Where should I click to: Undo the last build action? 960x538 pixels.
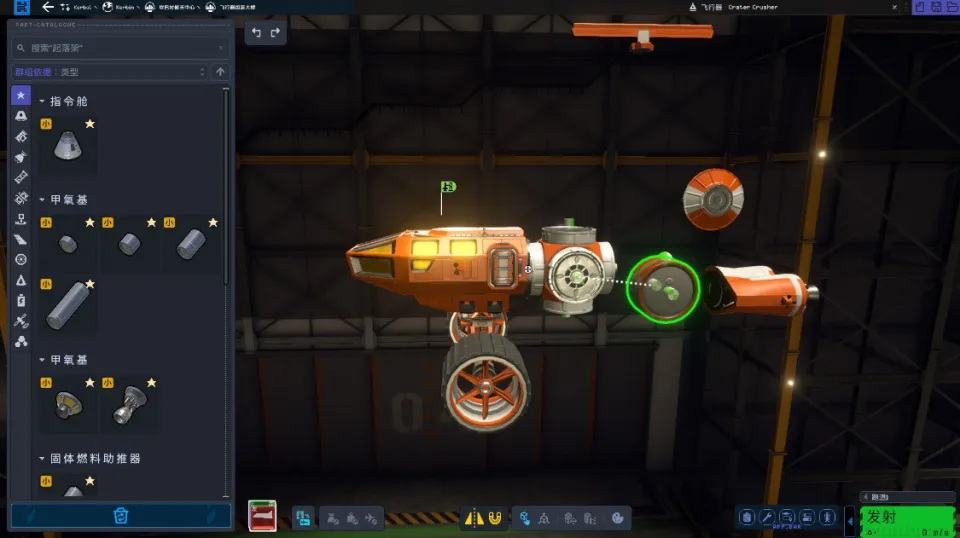pyautogui.click(x=257, y=33)
